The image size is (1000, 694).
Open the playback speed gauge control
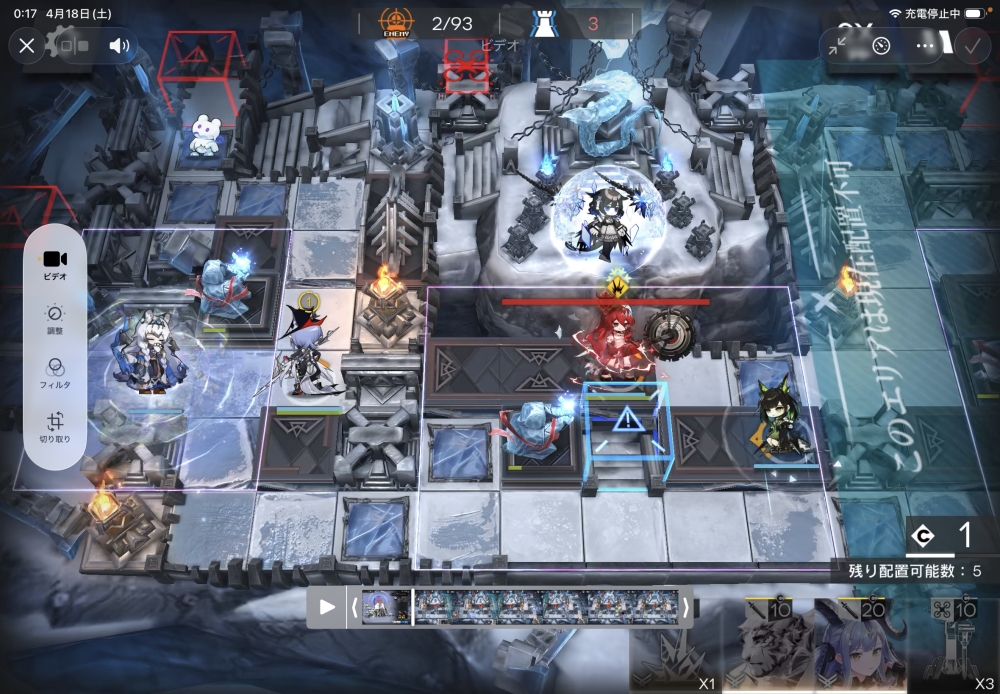pyautogui.click(x=881, y=46)
